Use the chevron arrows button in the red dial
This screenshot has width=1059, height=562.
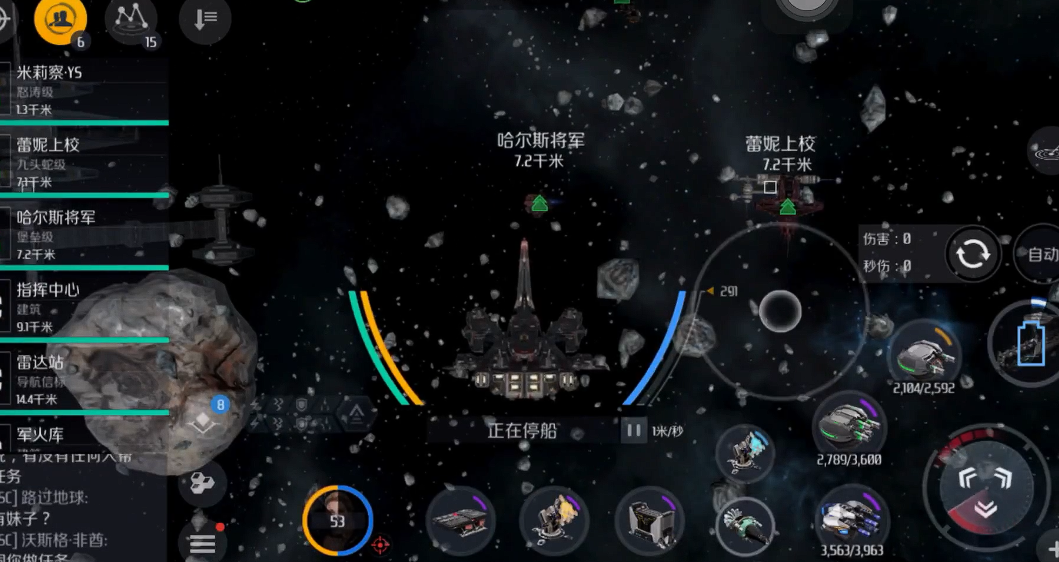coord(985,489)
